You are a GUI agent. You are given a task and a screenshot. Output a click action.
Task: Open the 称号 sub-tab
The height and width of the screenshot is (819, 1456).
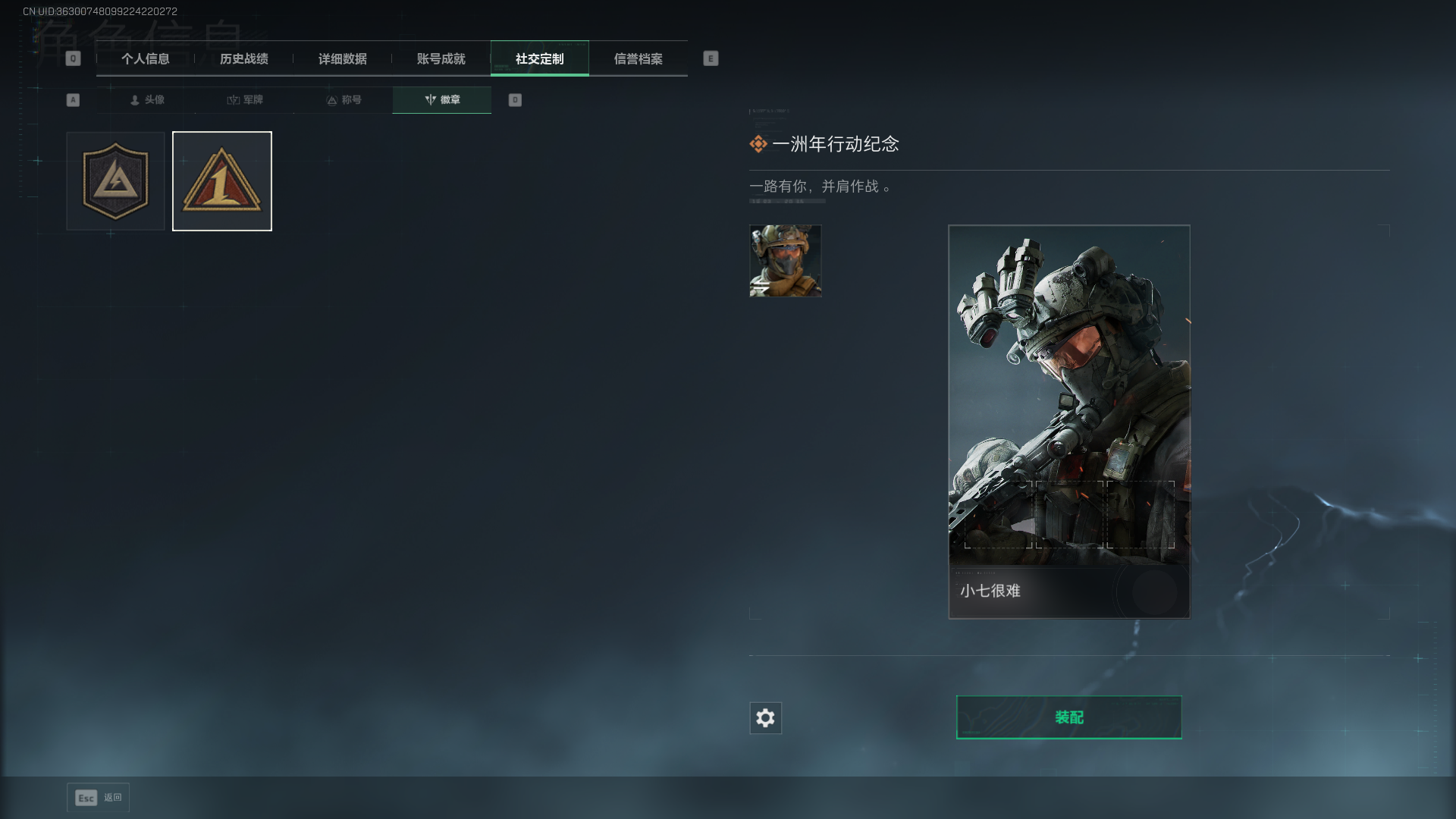click(x=344, y=100)
